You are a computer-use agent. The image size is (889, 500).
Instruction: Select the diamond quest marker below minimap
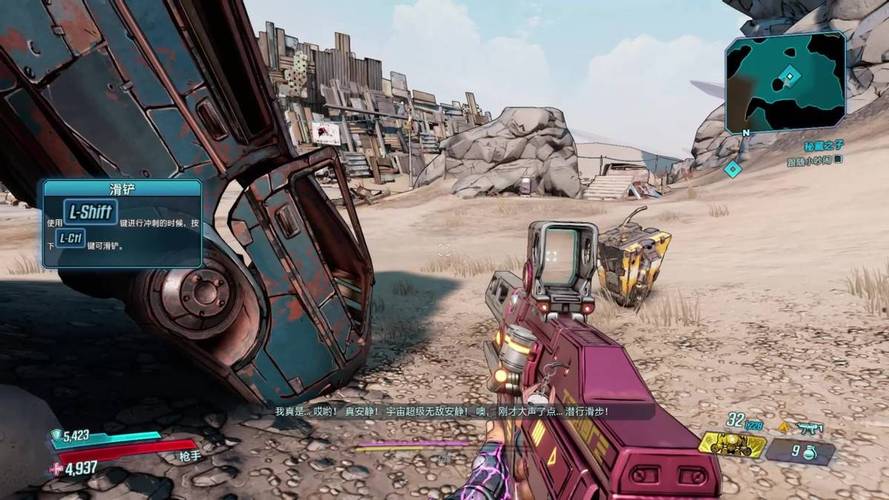[x=733, y=169]
